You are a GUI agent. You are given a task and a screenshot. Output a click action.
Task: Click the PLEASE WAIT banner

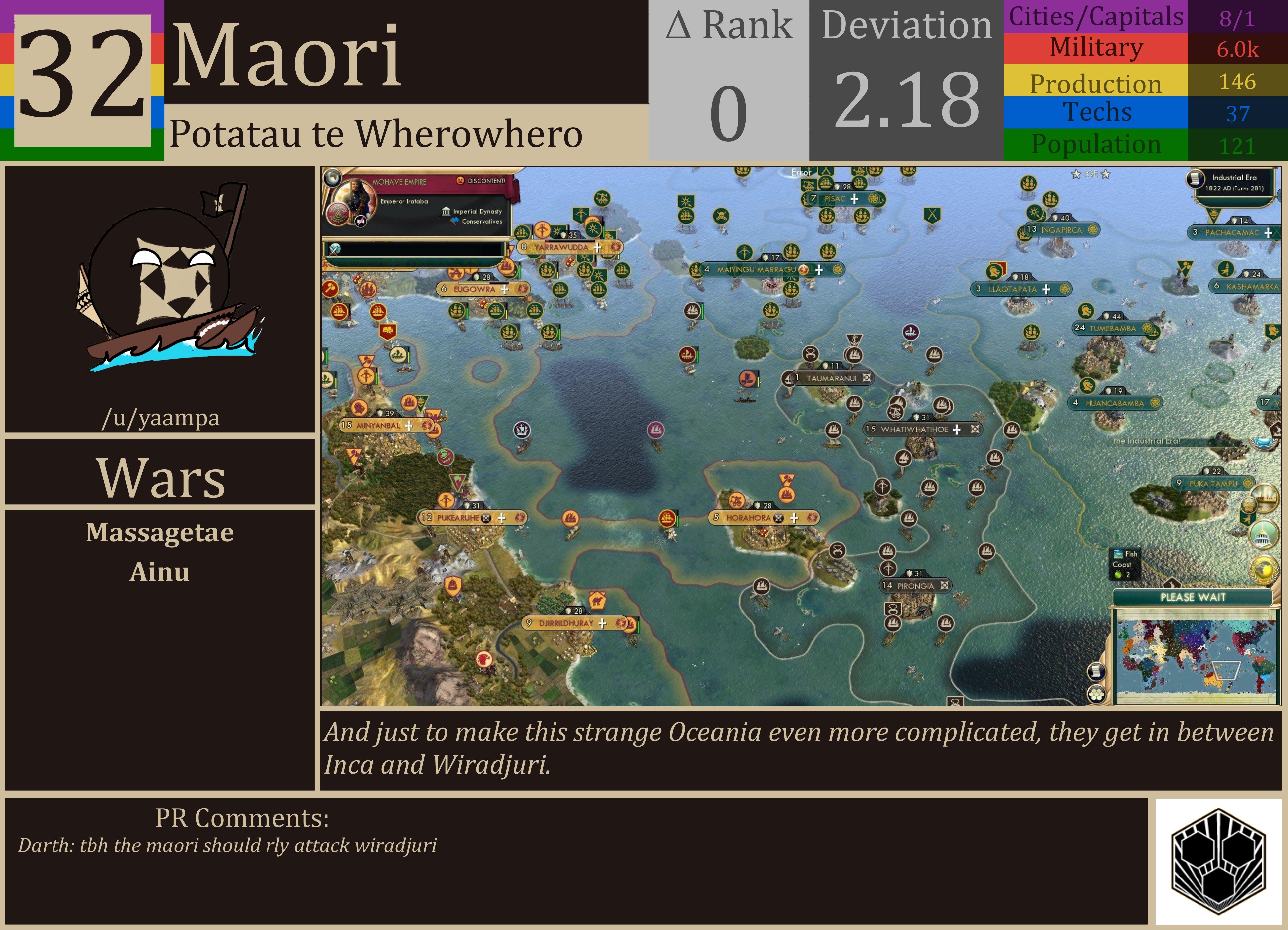point(1193,597)
